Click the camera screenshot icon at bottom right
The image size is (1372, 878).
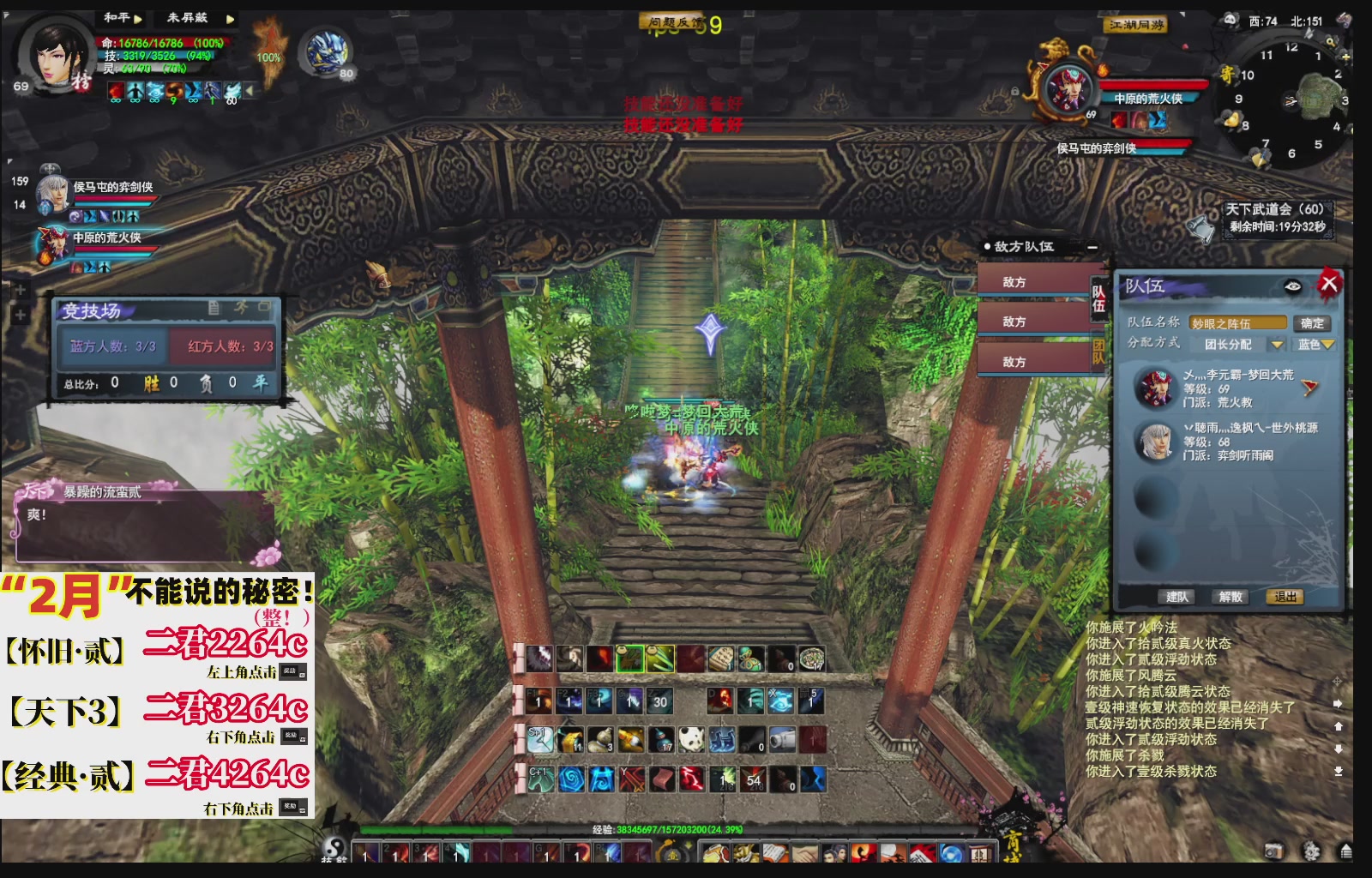pos(1274,851)
